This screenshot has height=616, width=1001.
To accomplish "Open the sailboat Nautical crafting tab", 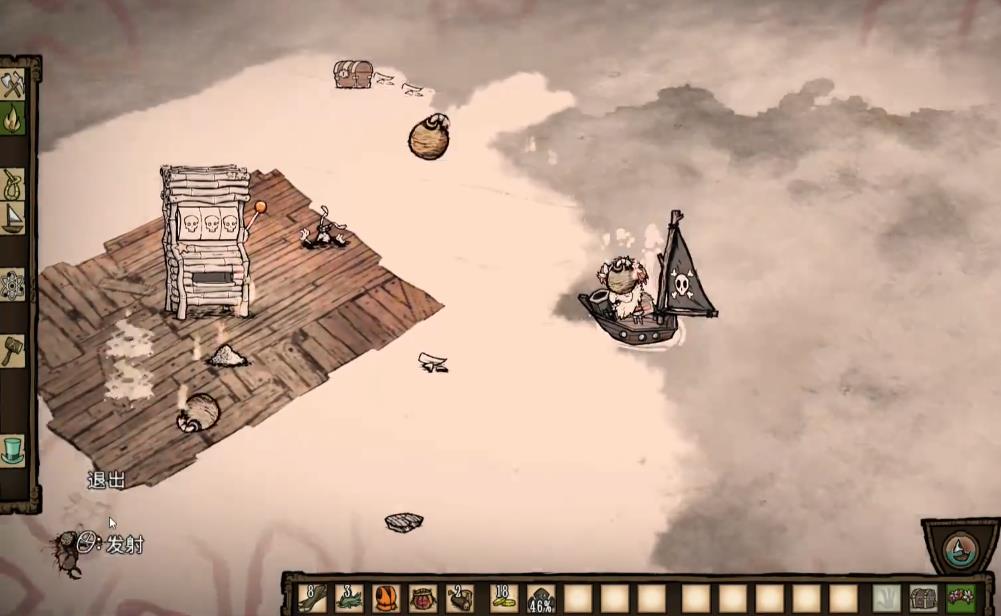I will pos(12,219).
